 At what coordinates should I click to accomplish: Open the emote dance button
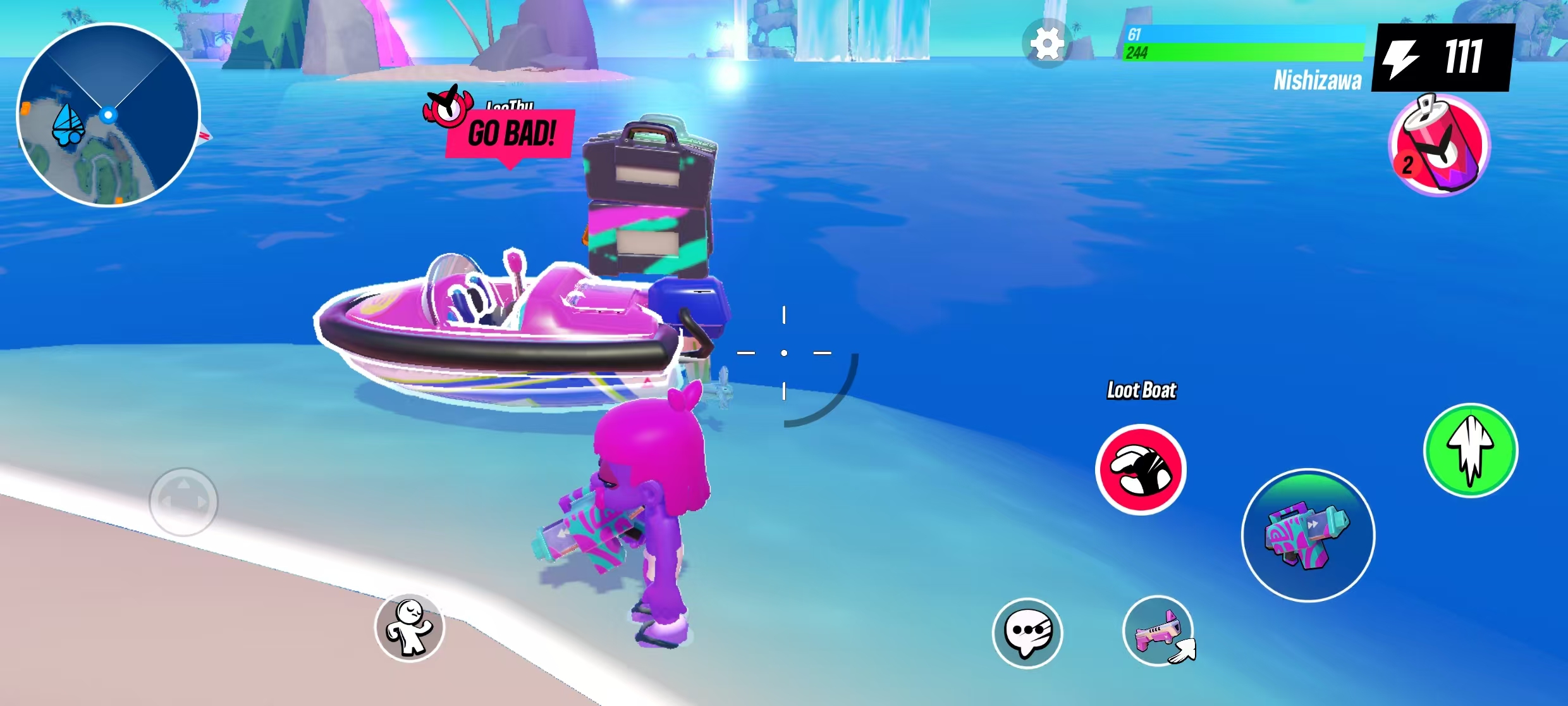(410, 628)
